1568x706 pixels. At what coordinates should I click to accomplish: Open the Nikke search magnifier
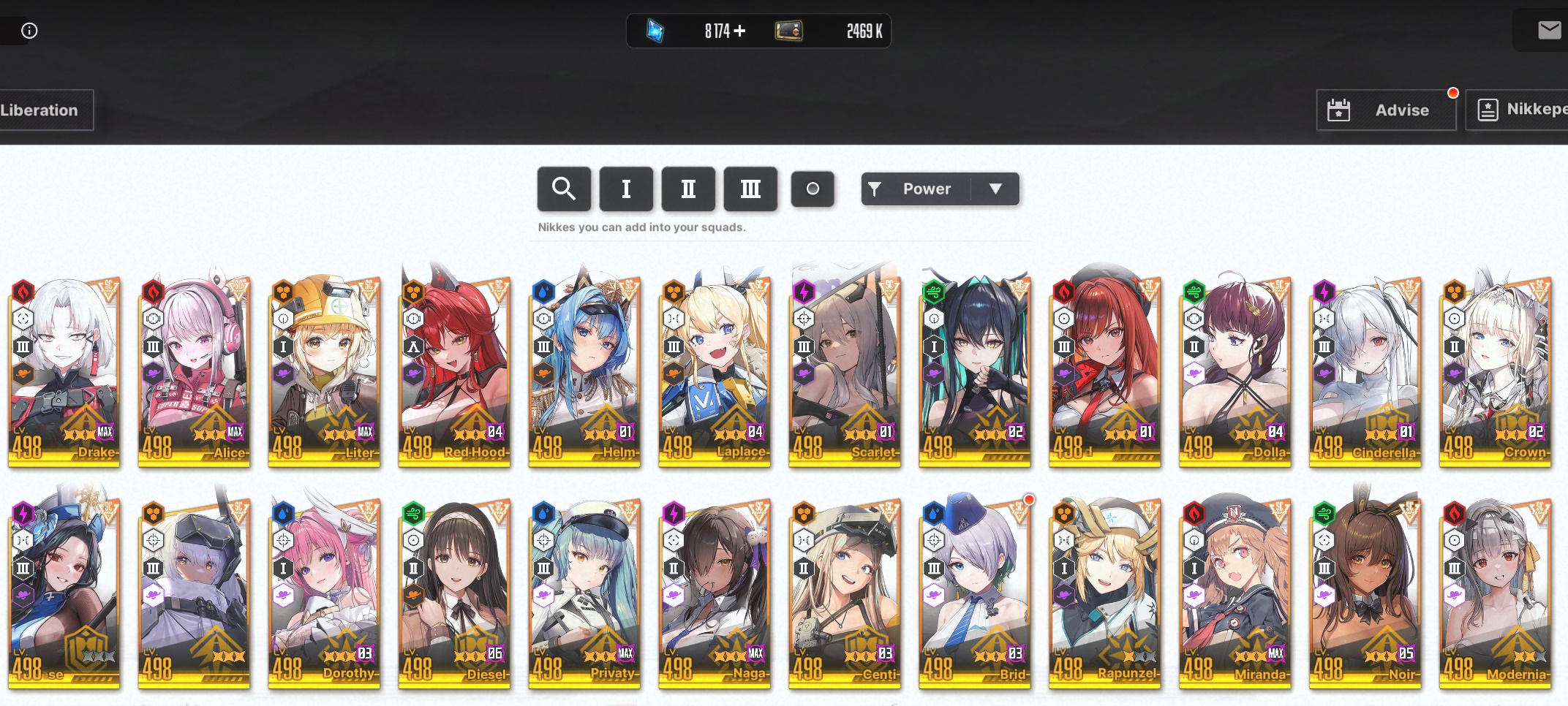(x=563, y=189)
